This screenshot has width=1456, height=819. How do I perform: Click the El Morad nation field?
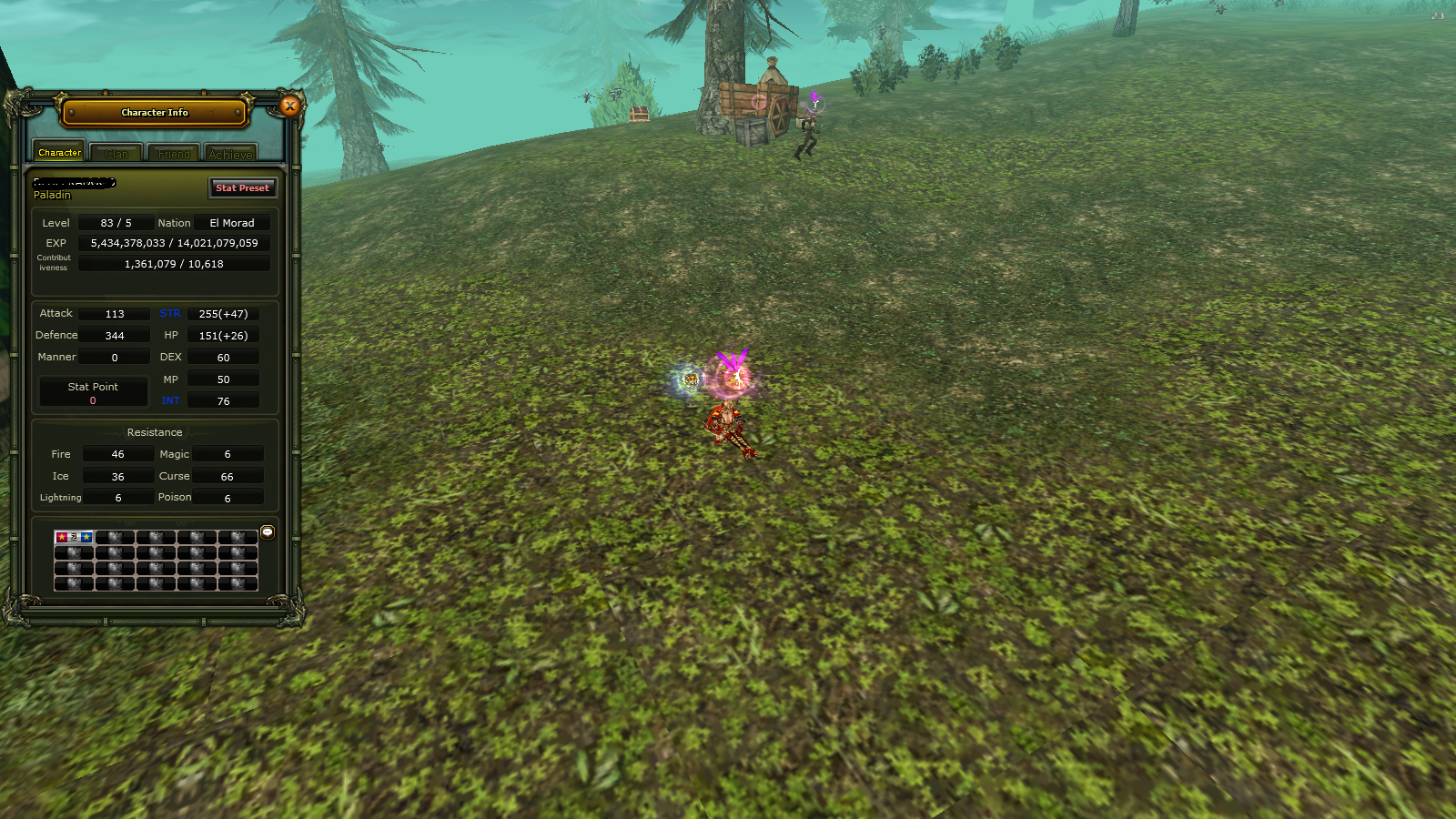point(232,222)
